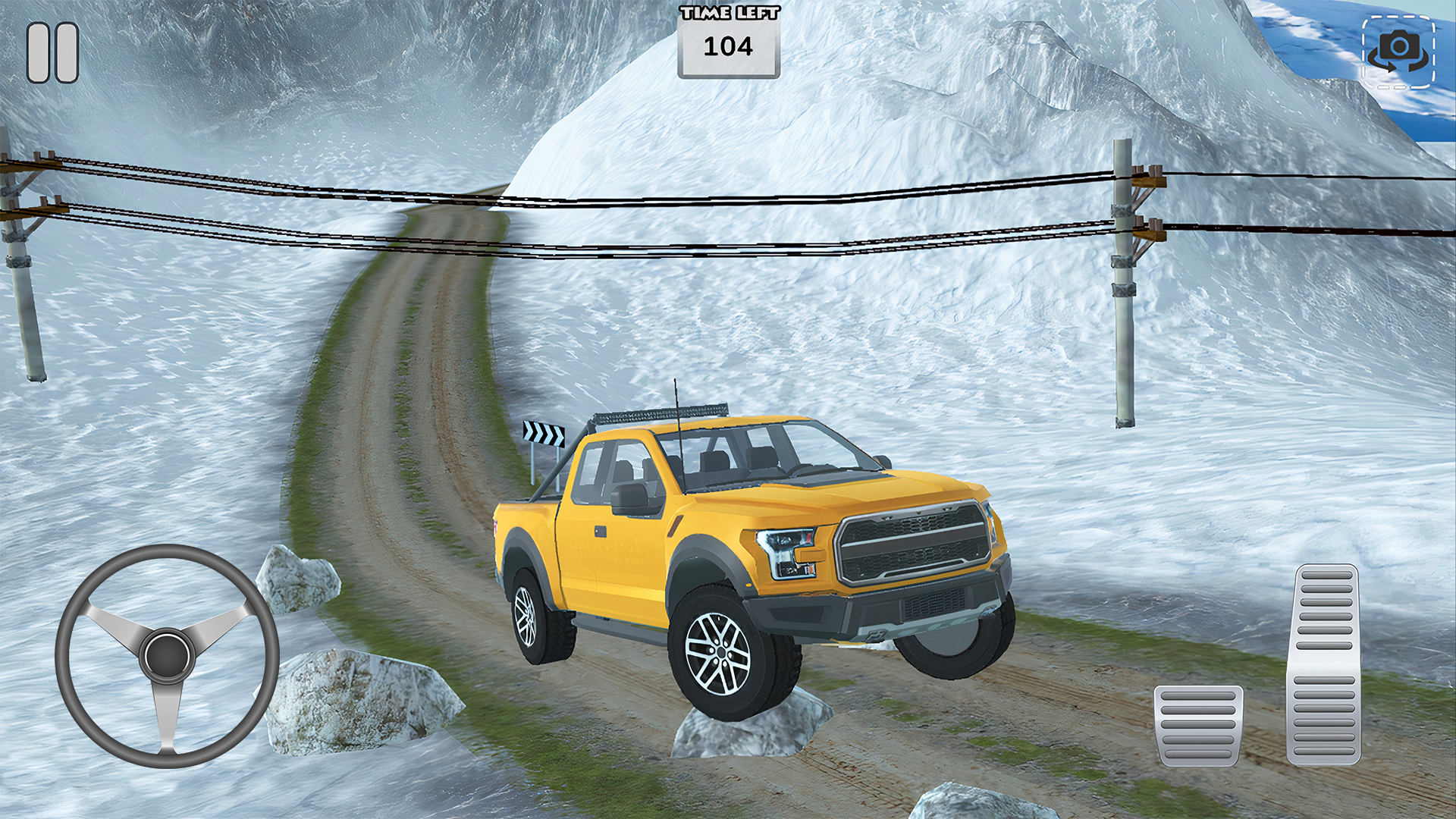The height and width of the screenshot is (819, 1456).
Task: Switch camera view with the camera icon
Action: [1398, 52]
